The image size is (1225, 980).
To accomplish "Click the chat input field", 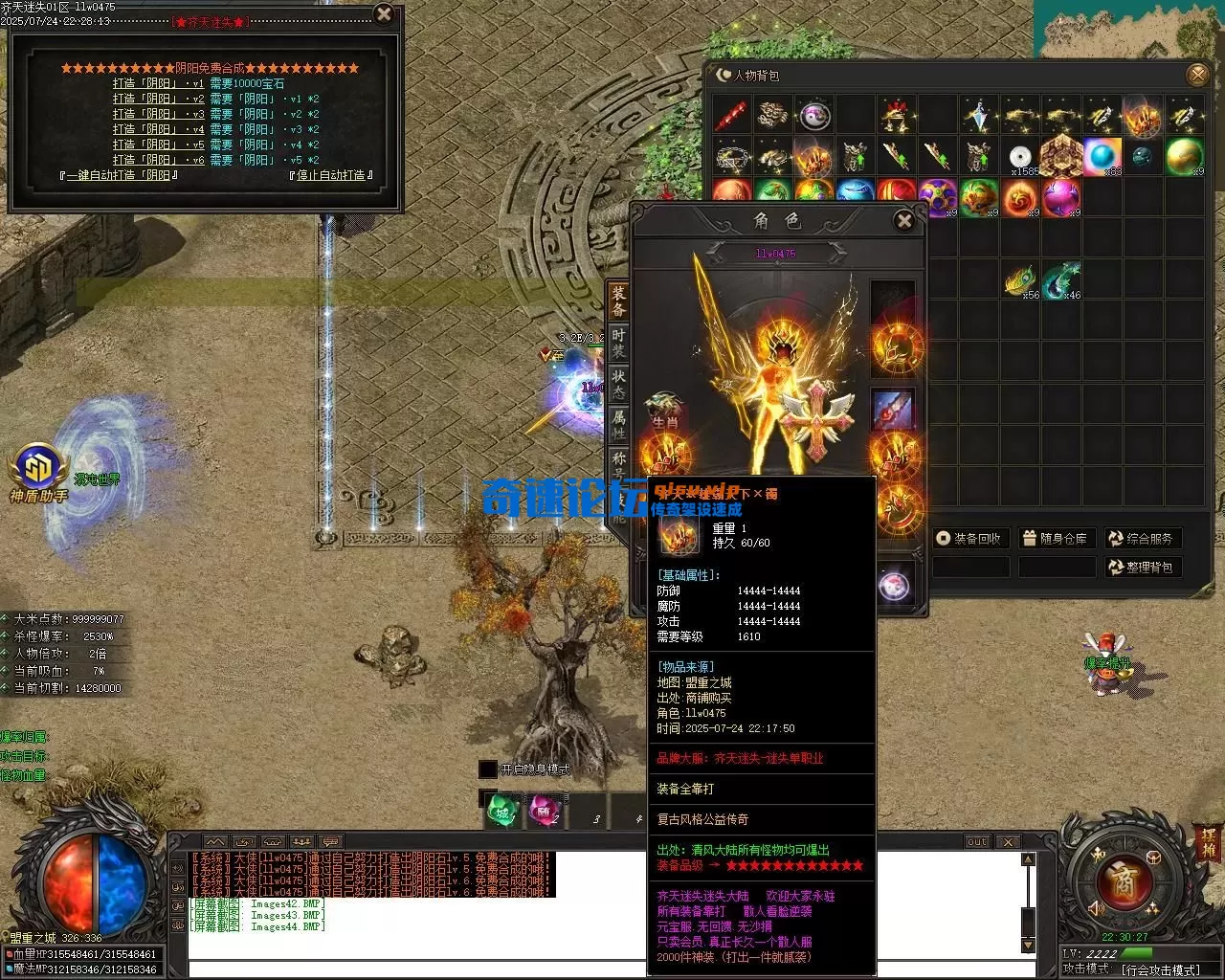I will pos(412,969).
